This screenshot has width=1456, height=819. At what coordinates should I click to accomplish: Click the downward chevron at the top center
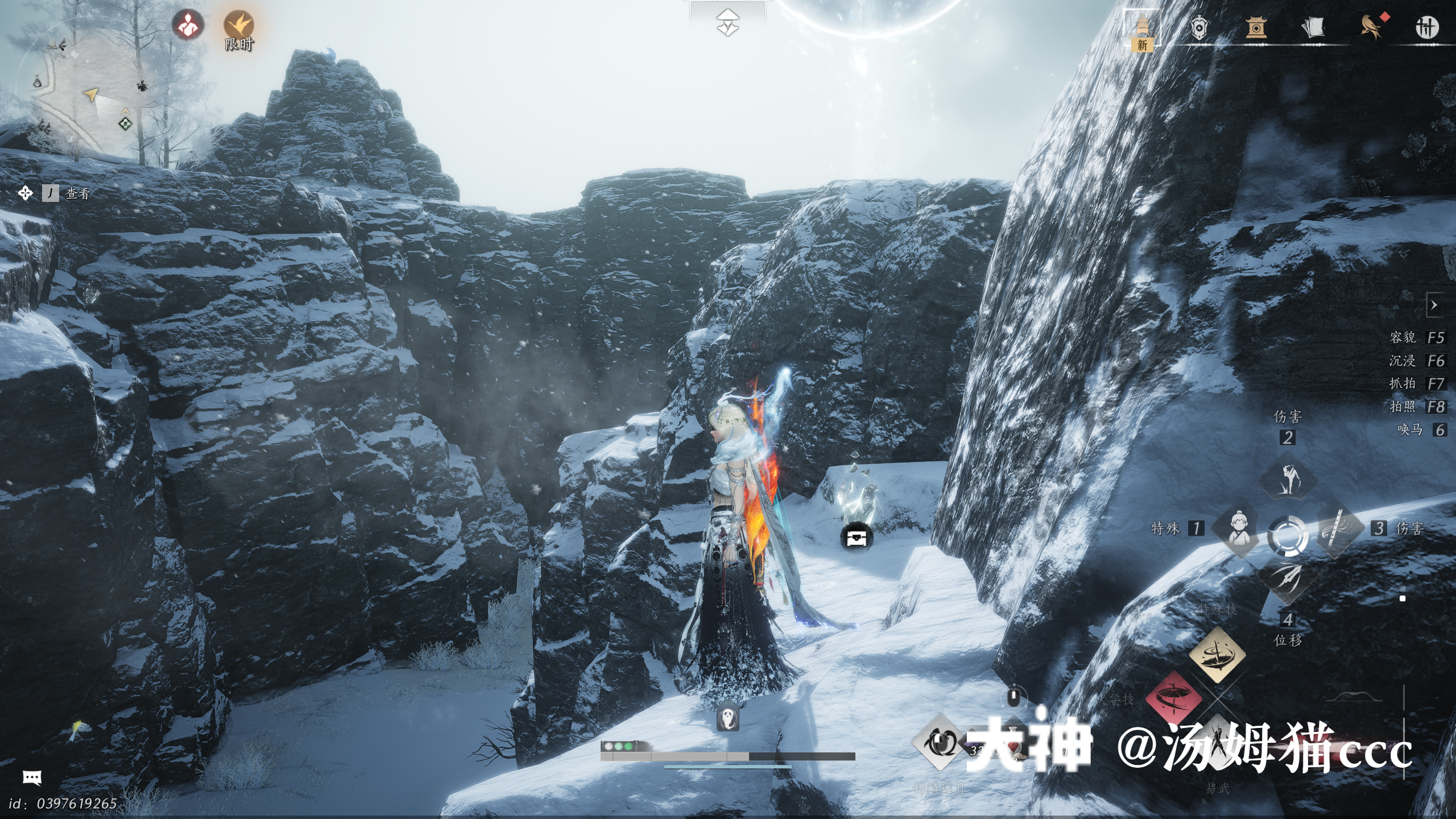727,23
